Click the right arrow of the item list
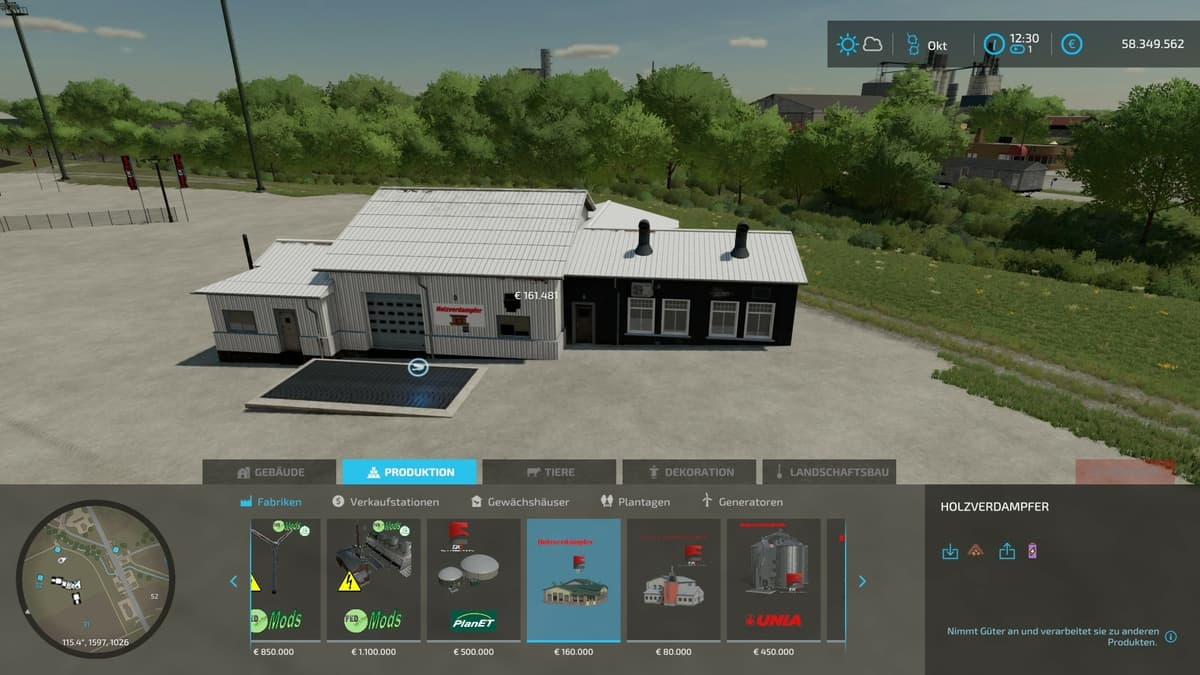The image size is (1200, 675). [862, 581]
